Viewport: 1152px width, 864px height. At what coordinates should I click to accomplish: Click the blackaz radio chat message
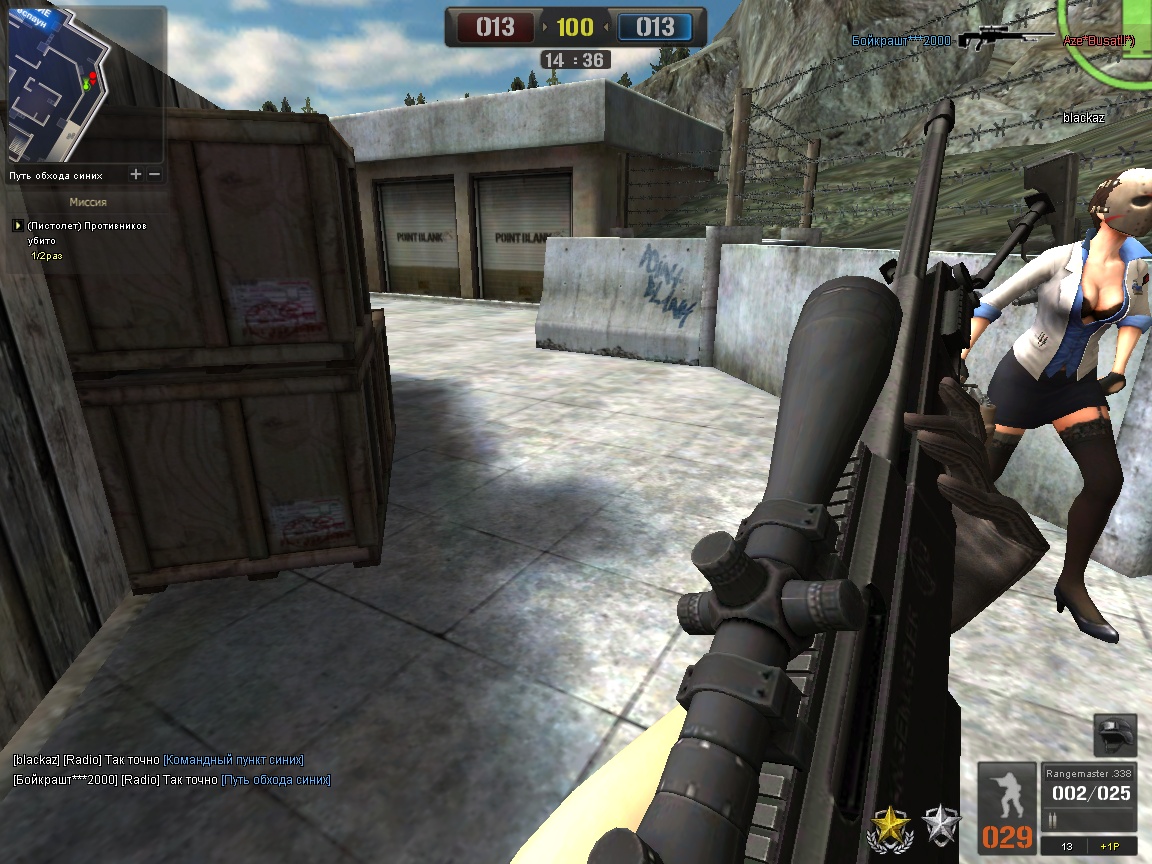pyautogui.click(x=158, y=760)
